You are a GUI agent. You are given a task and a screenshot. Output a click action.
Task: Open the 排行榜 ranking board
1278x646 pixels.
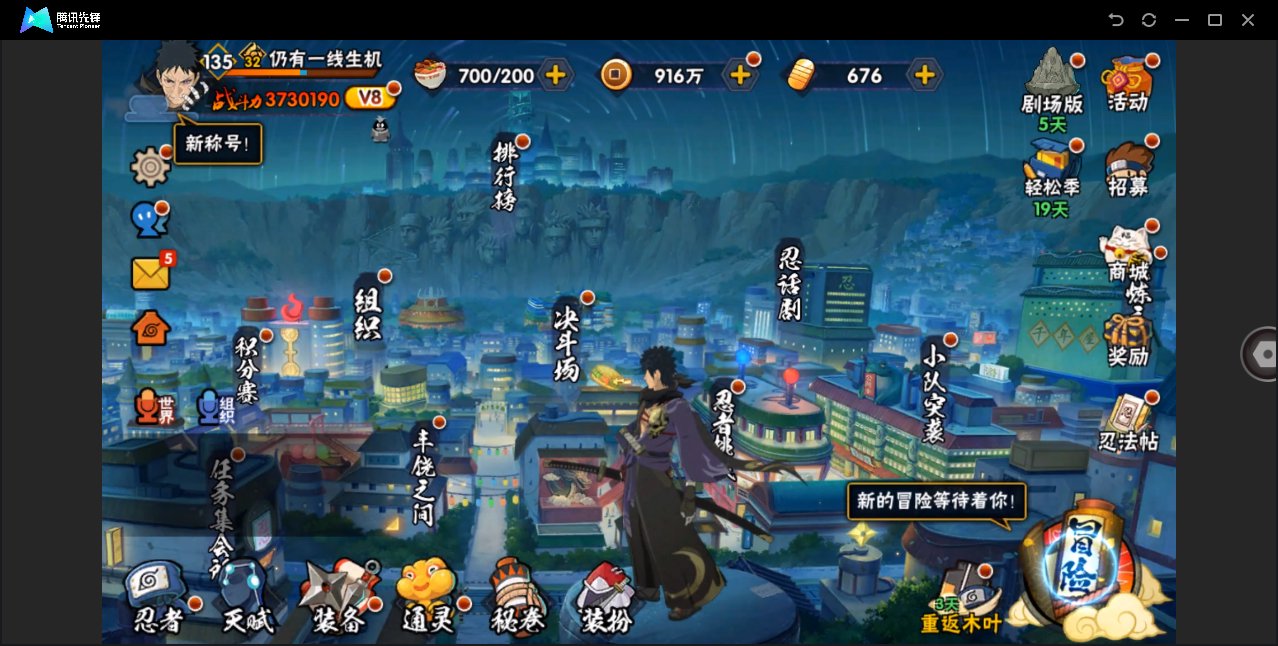[507, 176]
